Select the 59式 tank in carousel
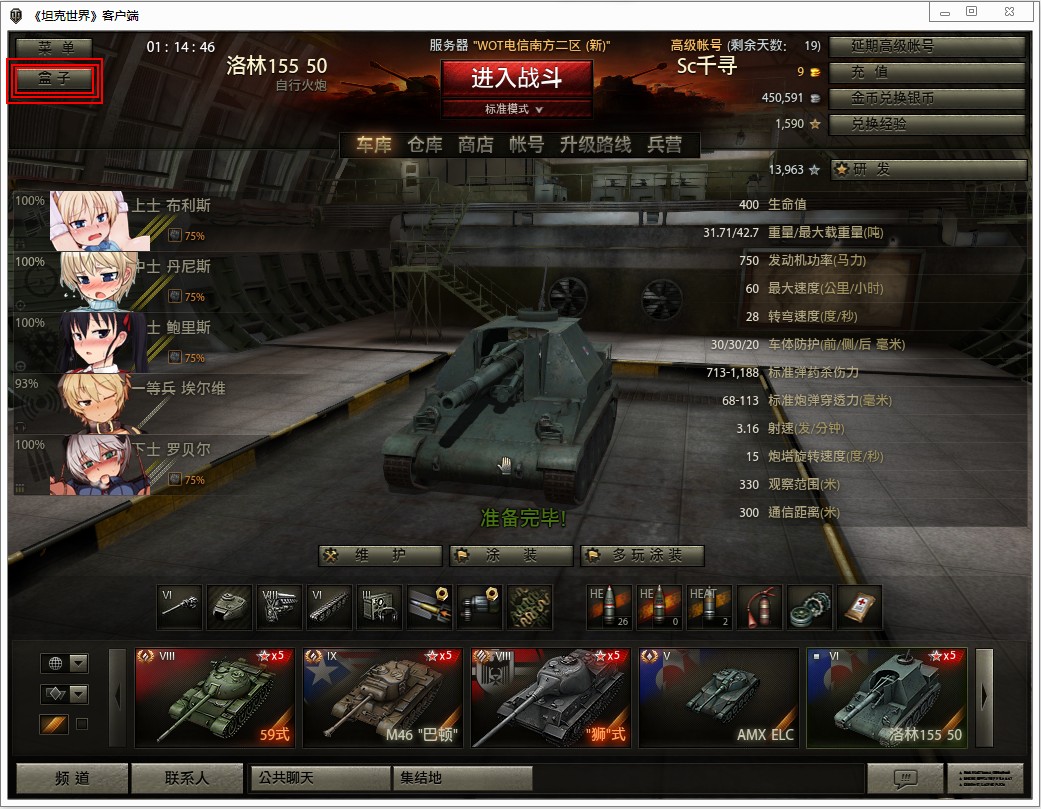Viewport: 1041px width, 809px height. coord(214,697)
